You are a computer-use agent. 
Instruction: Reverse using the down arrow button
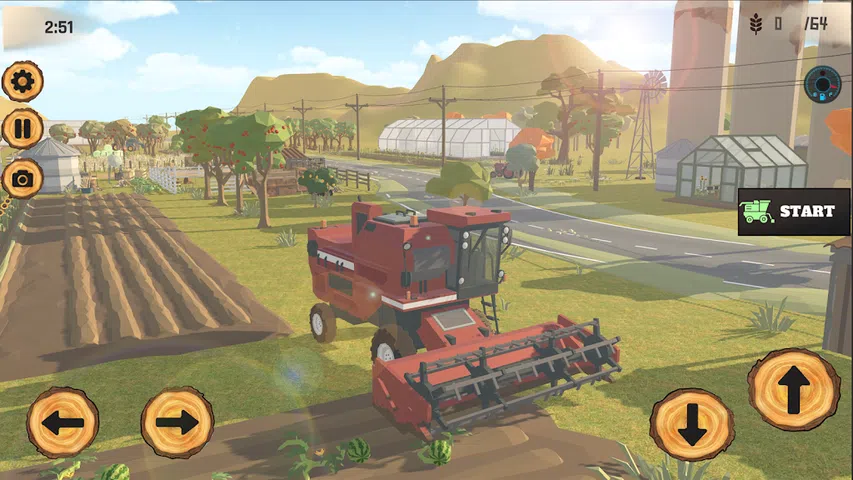(691, 424)
